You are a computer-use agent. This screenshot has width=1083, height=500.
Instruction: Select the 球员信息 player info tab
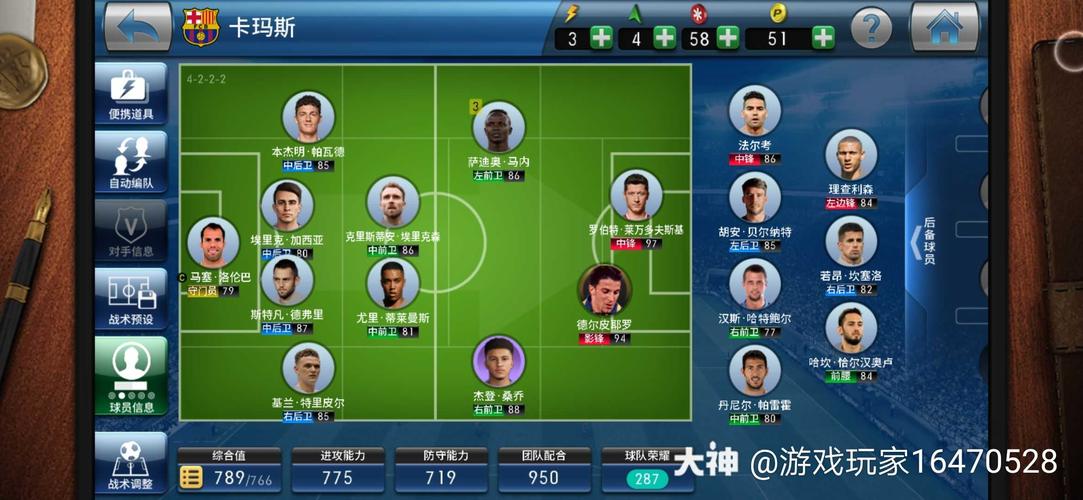[131, 372]
